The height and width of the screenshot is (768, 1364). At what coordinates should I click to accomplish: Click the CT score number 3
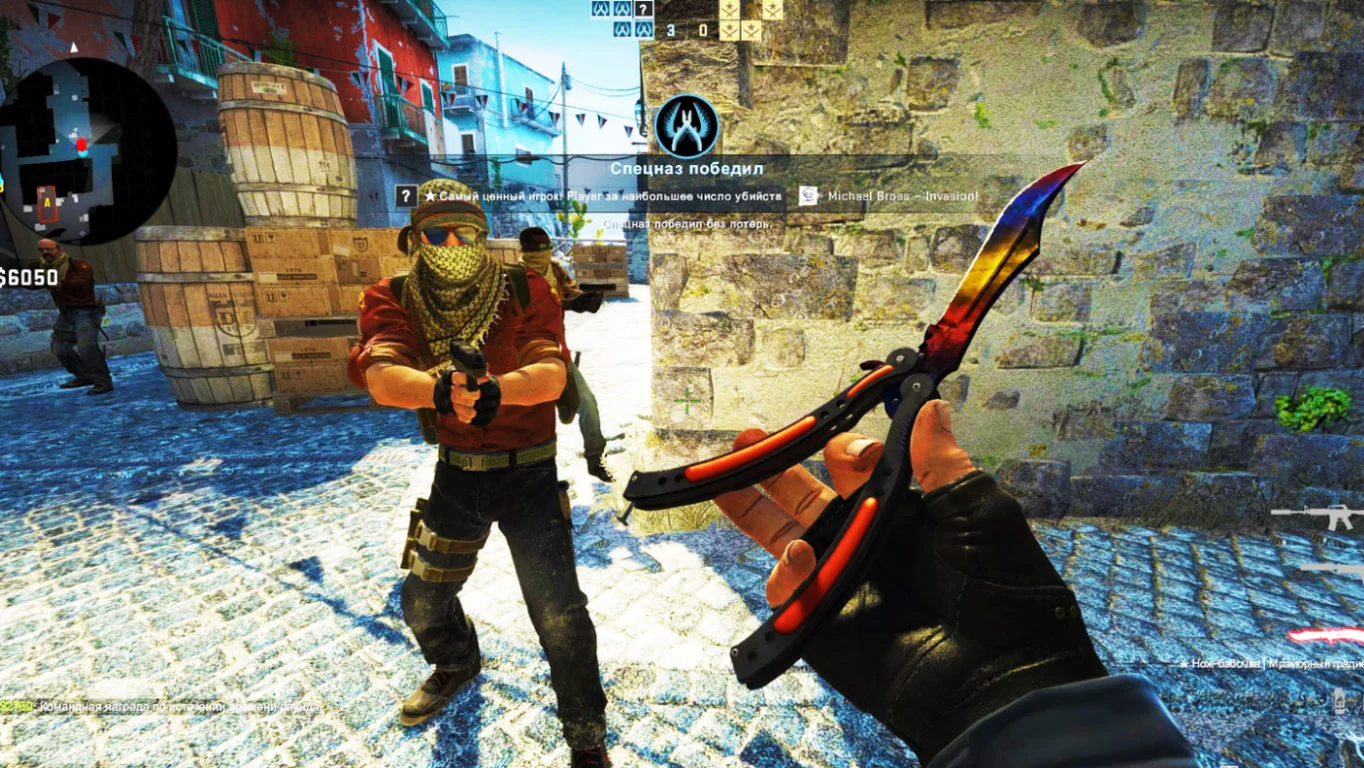670,29
